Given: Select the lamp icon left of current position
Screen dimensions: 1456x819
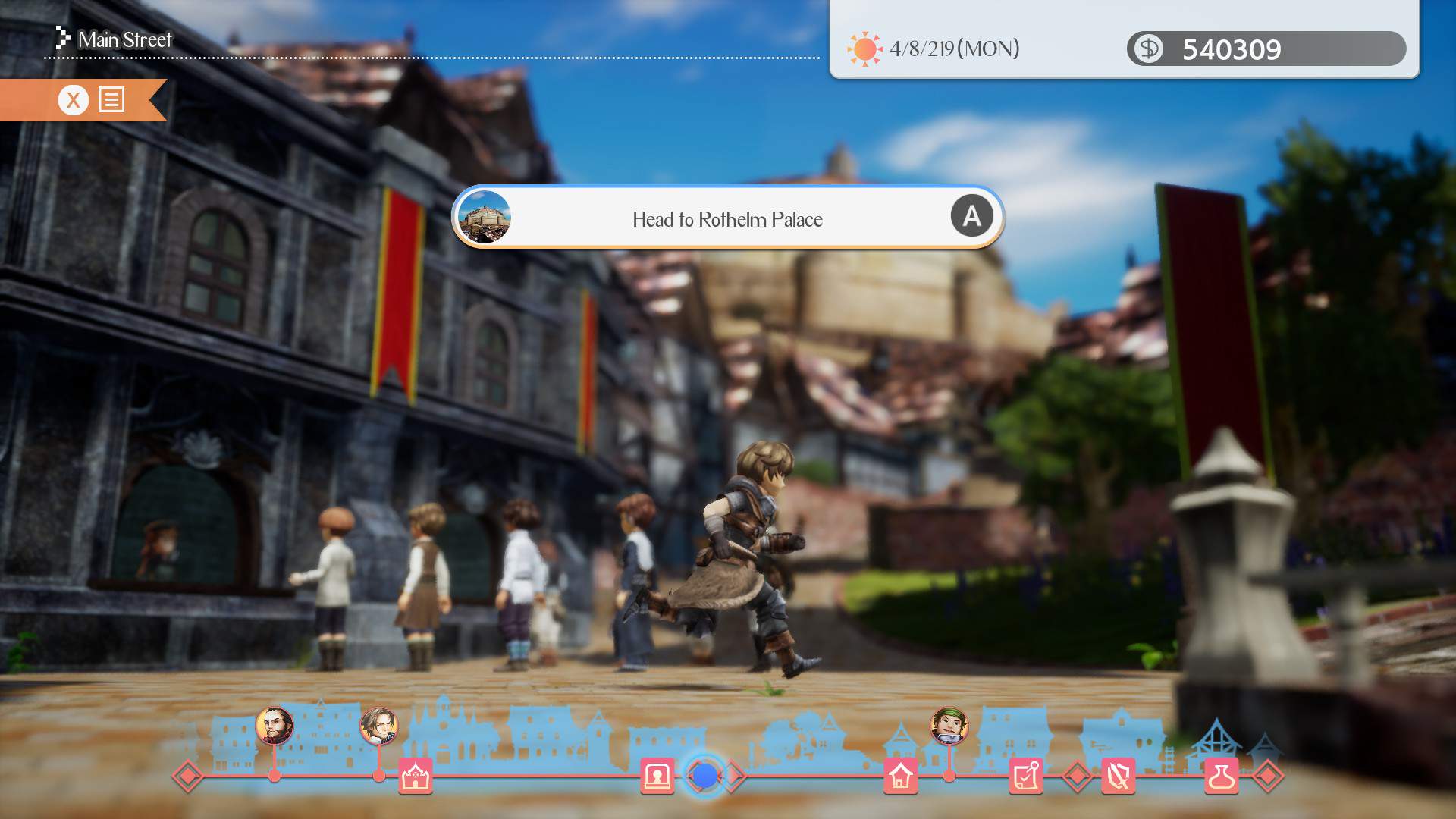Looking at the screenshot, I should [x=657, y=777].
